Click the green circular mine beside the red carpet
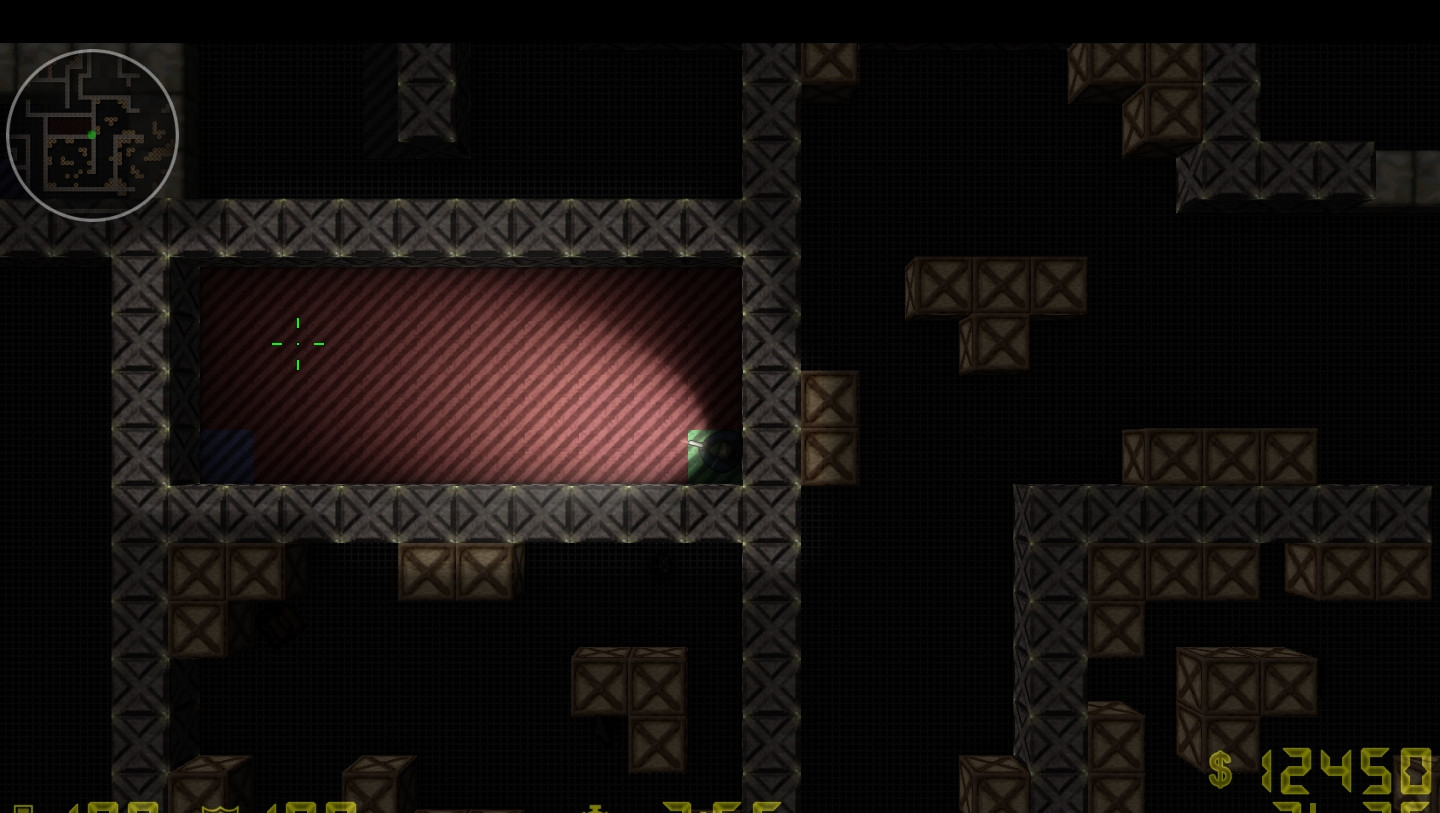The image size is (1440, 813). click(716, 456)
